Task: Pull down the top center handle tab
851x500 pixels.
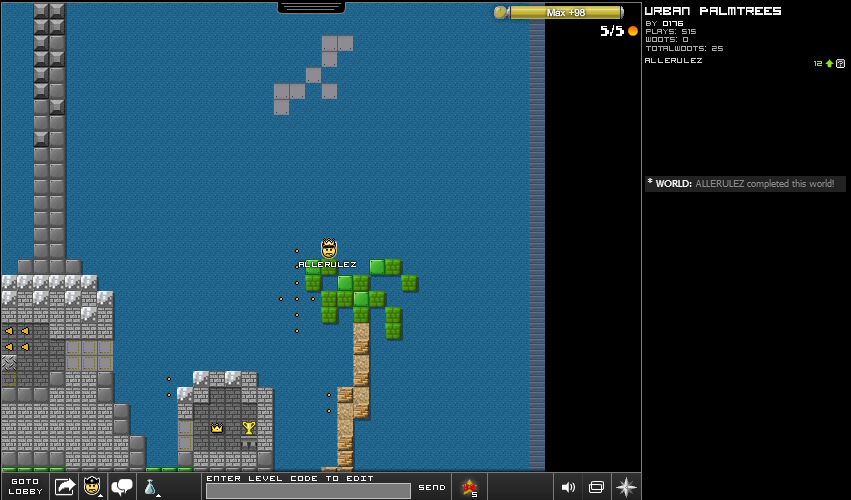Action: click(311, 7)
